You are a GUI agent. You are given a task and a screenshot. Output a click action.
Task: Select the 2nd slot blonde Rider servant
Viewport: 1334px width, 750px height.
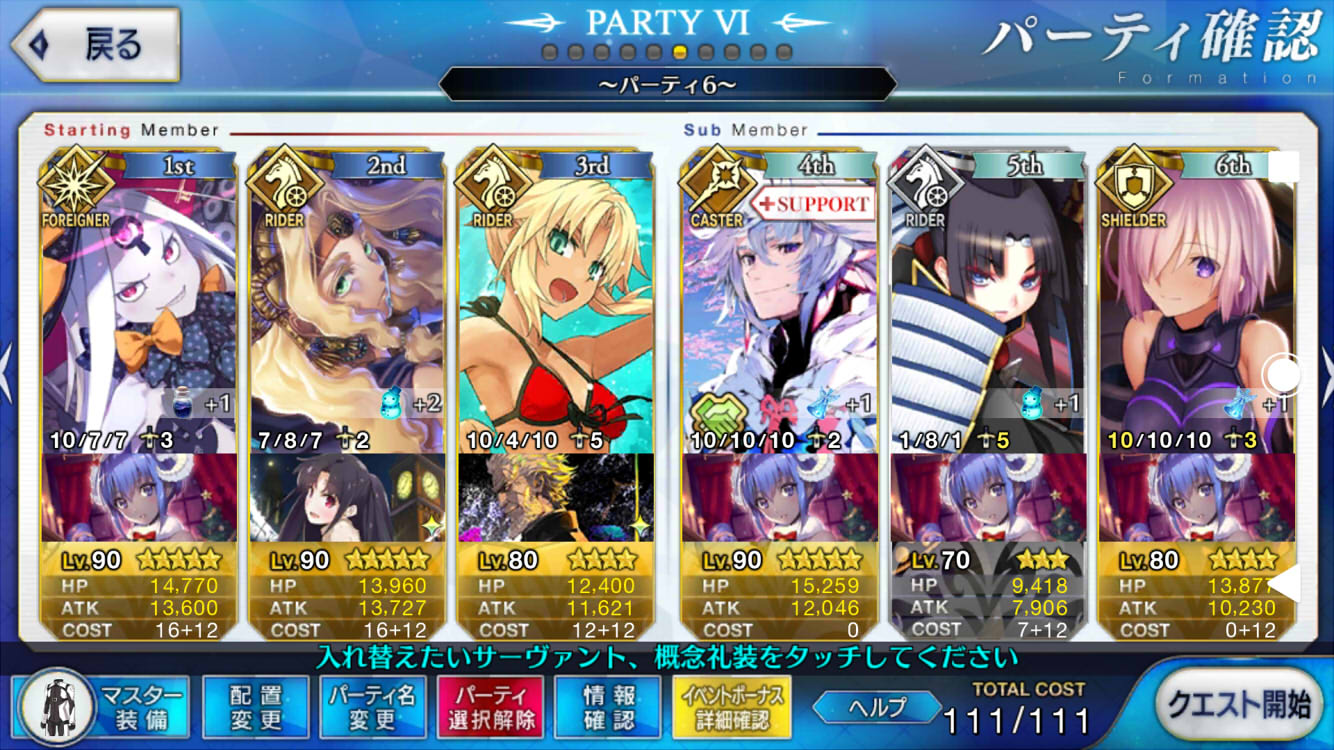click(347, 300)
